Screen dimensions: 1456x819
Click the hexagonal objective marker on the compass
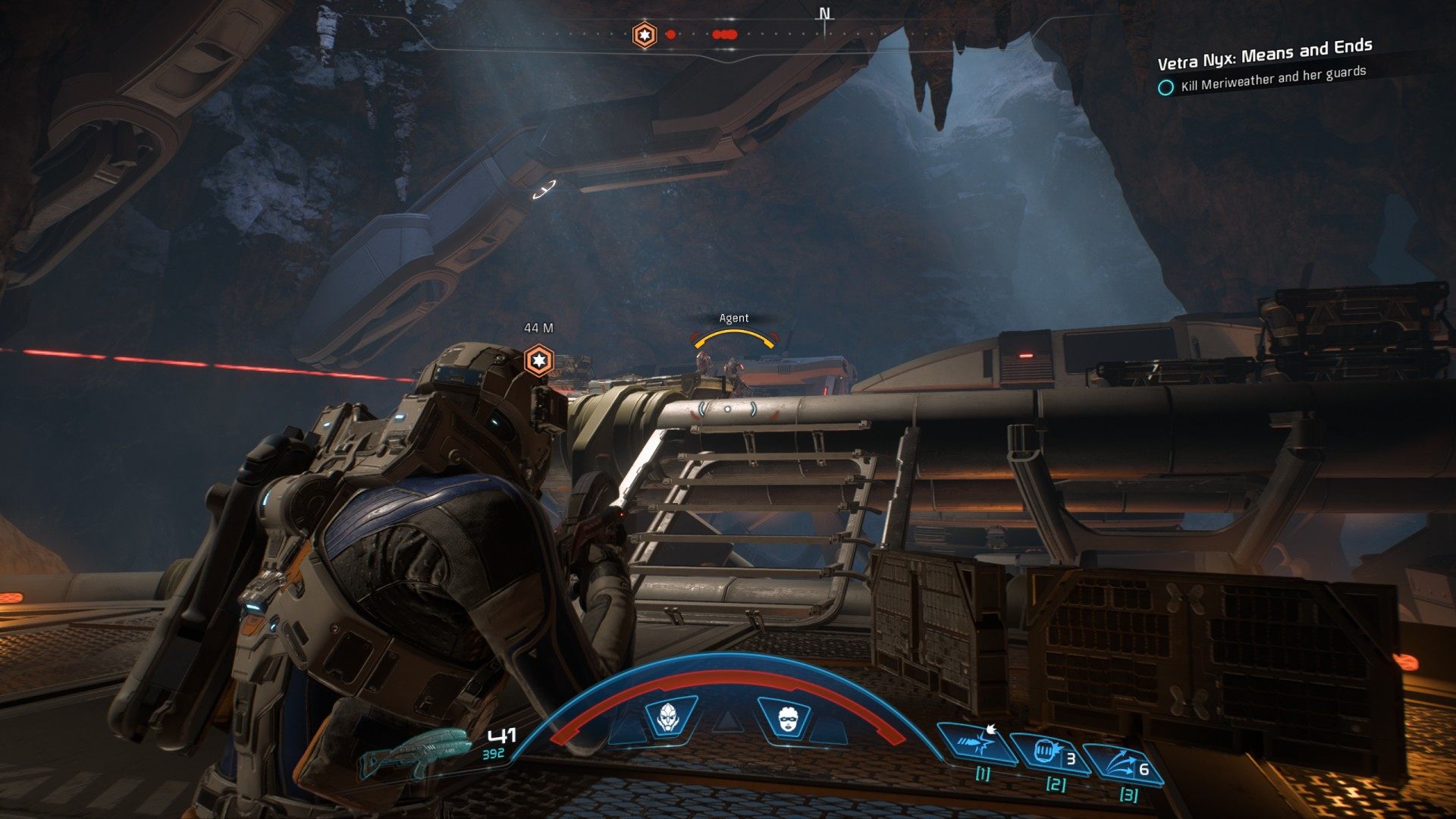(x=645, y=35)
